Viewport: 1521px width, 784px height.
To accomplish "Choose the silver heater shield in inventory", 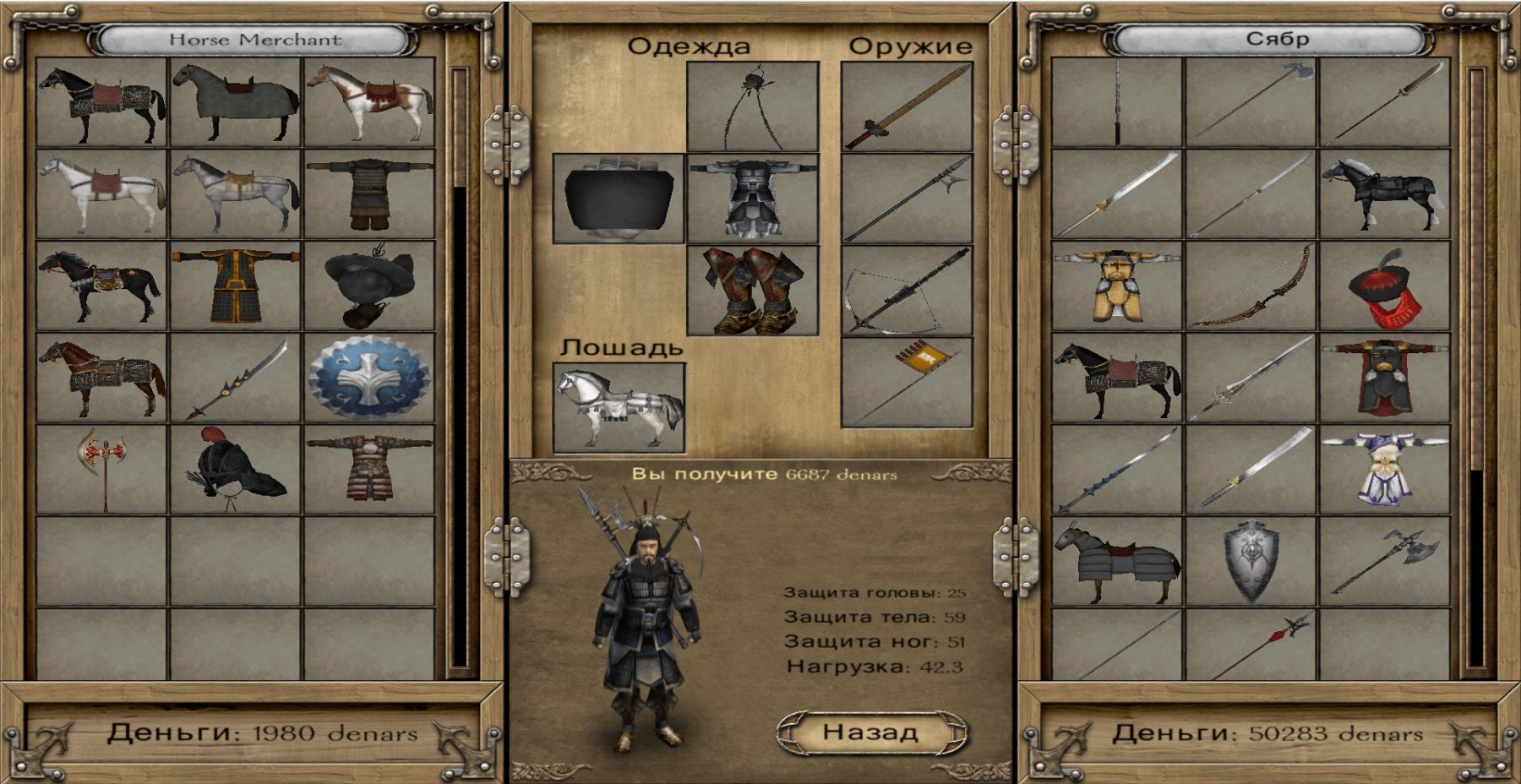I will [1251, 560].
